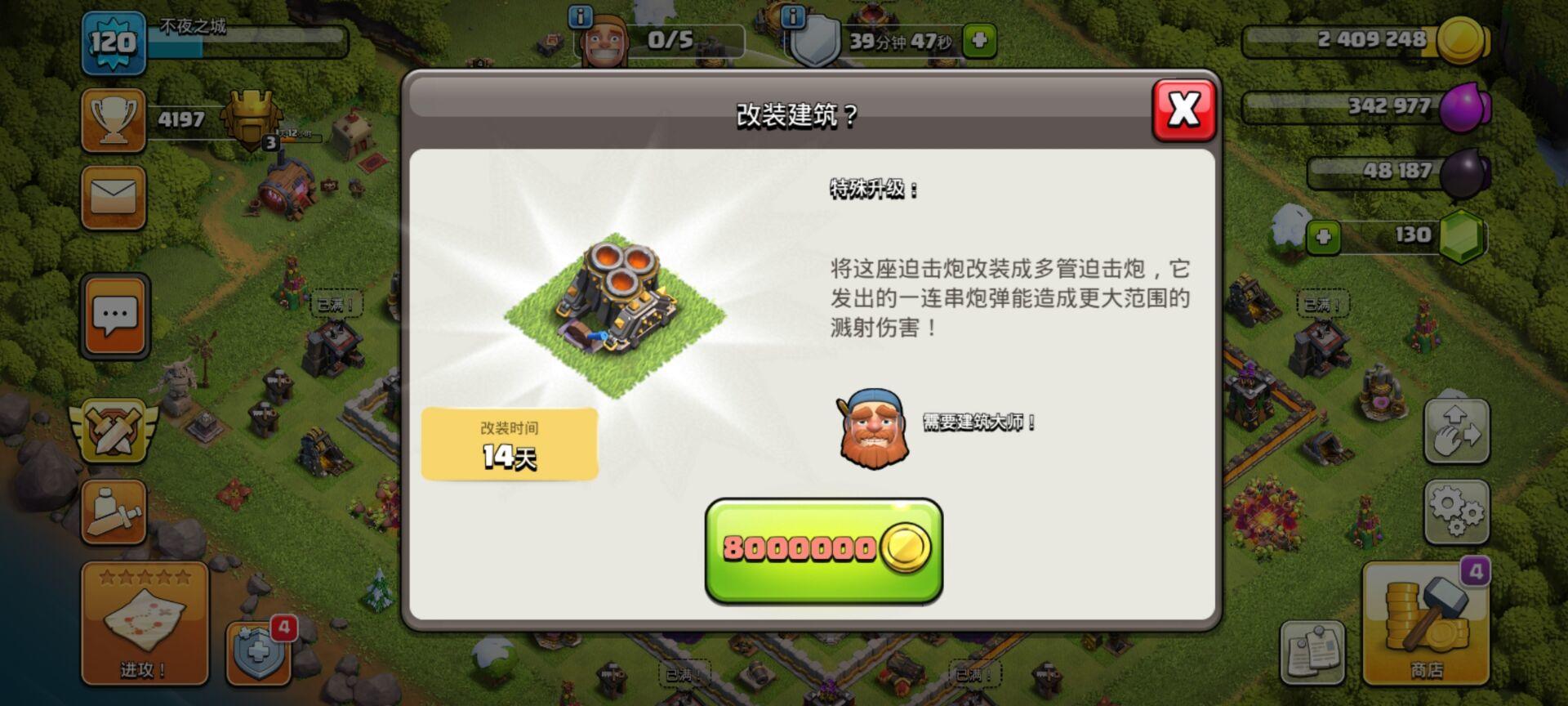Open the training camp sword icon
The height and width of the screenshot is (706, 1568).
click(114, 511)
